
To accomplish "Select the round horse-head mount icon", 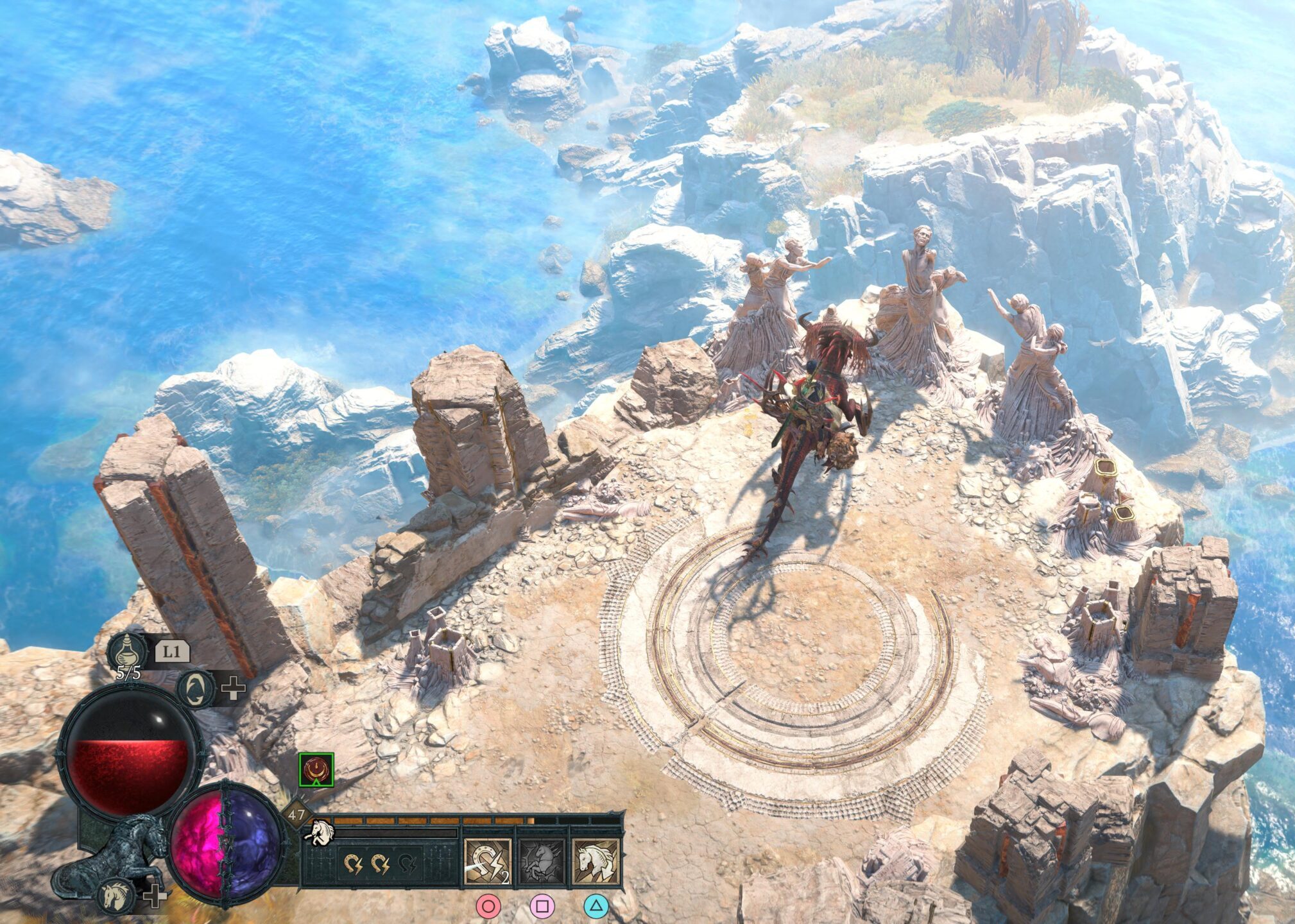I will [118, 894].
